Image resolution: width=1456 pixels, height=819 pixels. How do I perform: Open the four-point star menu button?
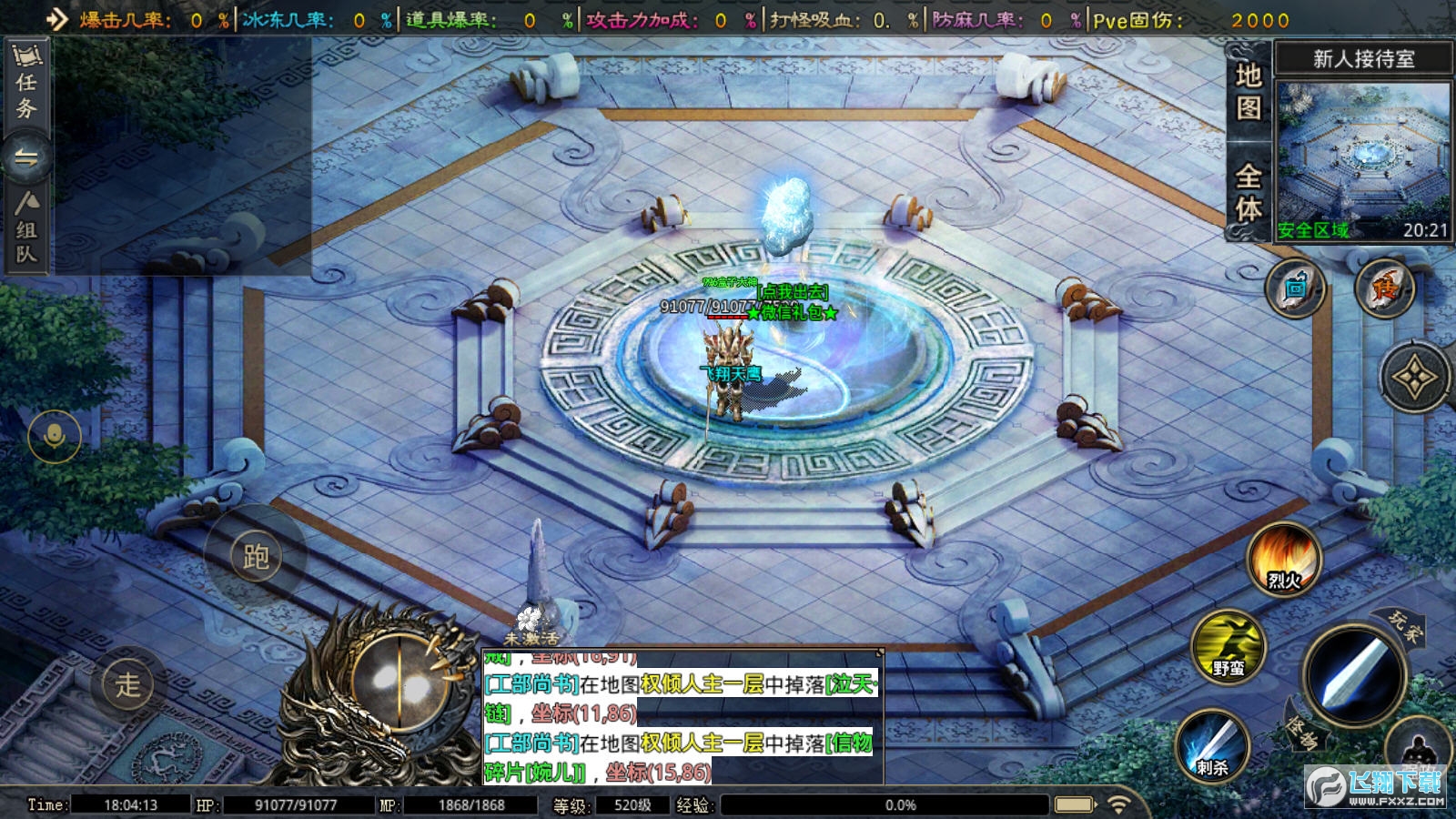[x=1414, y=378]
